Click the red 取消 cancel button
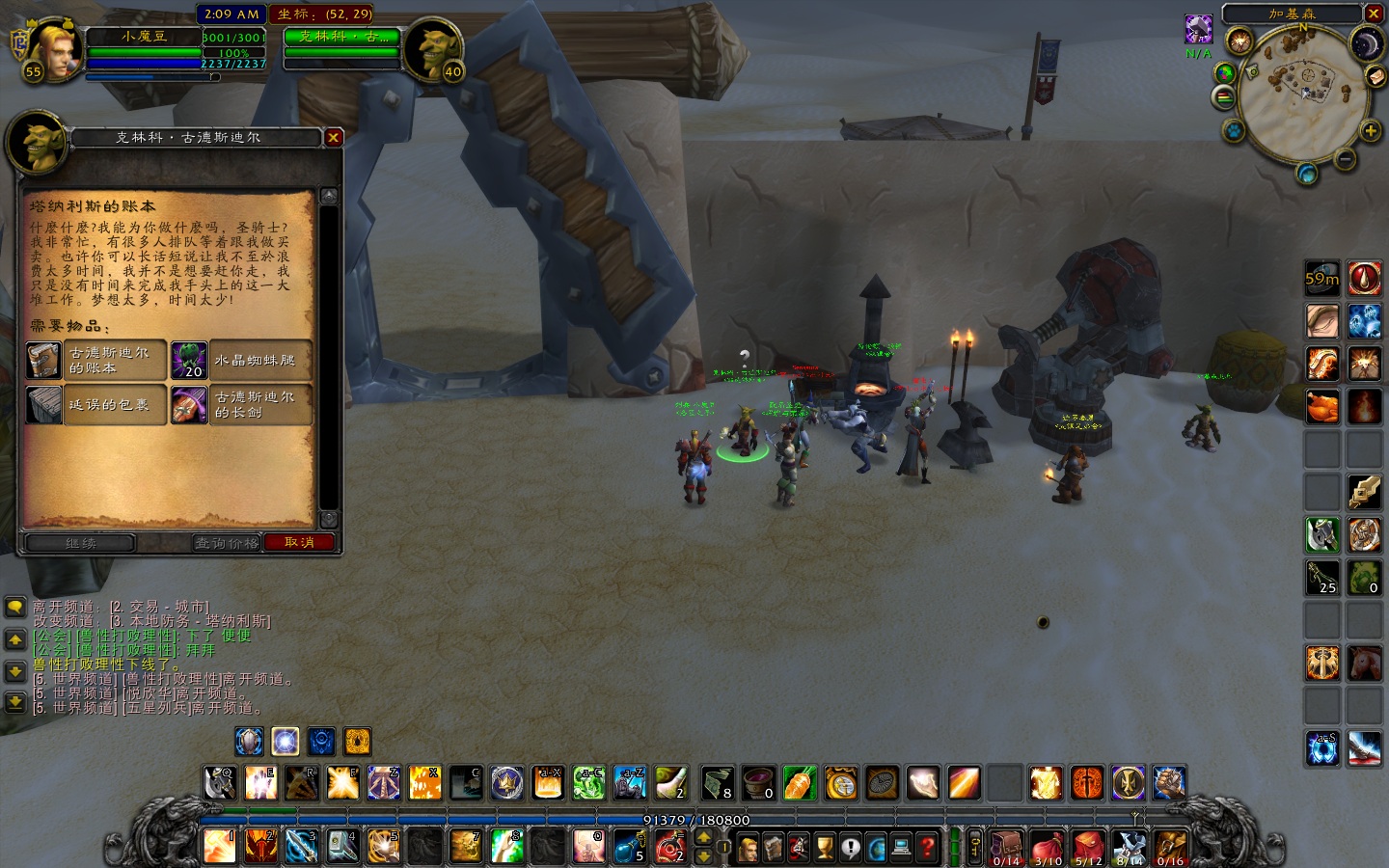1389x868 pixels. [299, 543]
